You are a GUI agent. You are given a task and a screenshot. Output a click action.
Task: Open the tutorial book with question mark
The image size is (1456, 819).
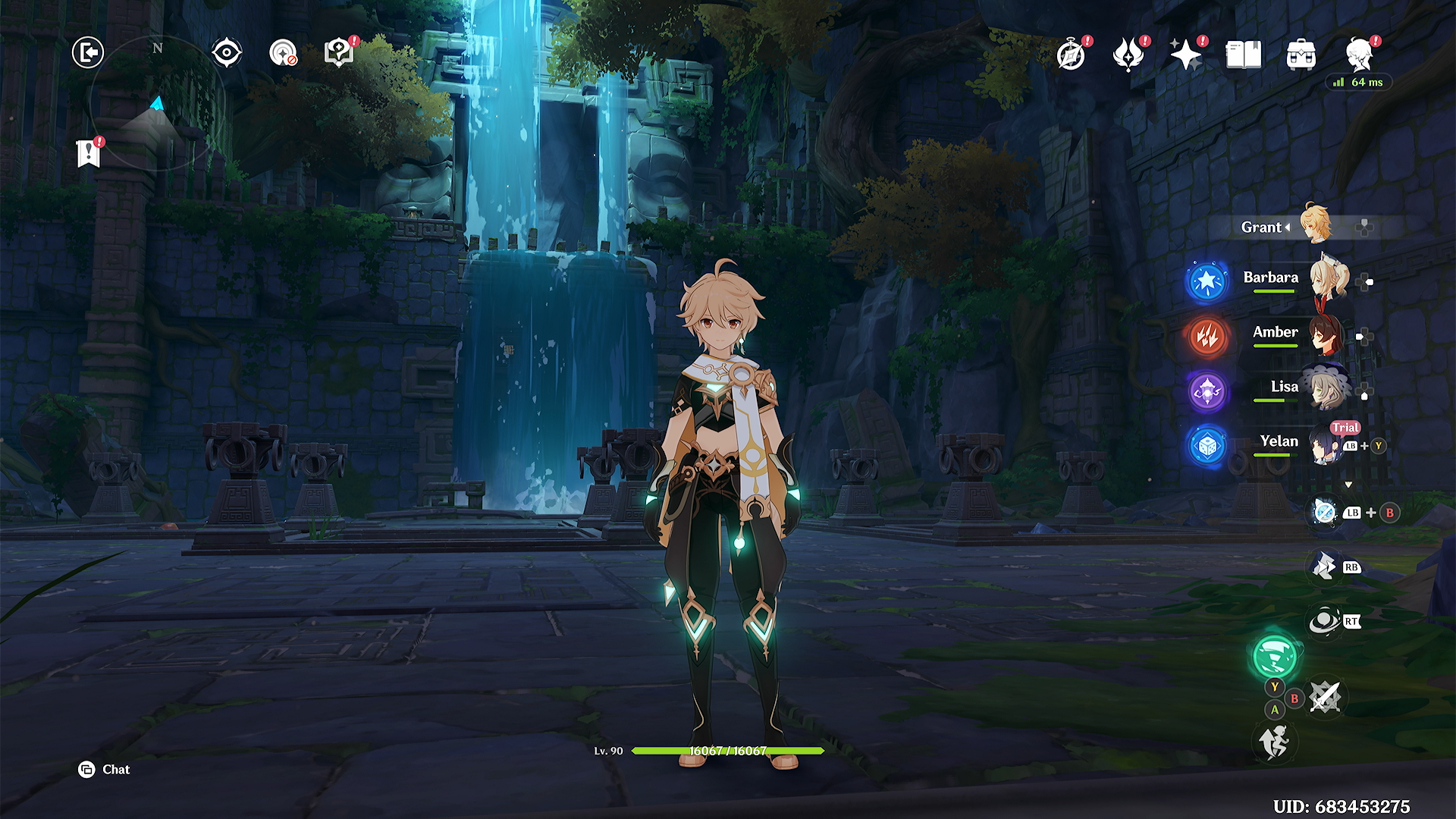point(339,53)
